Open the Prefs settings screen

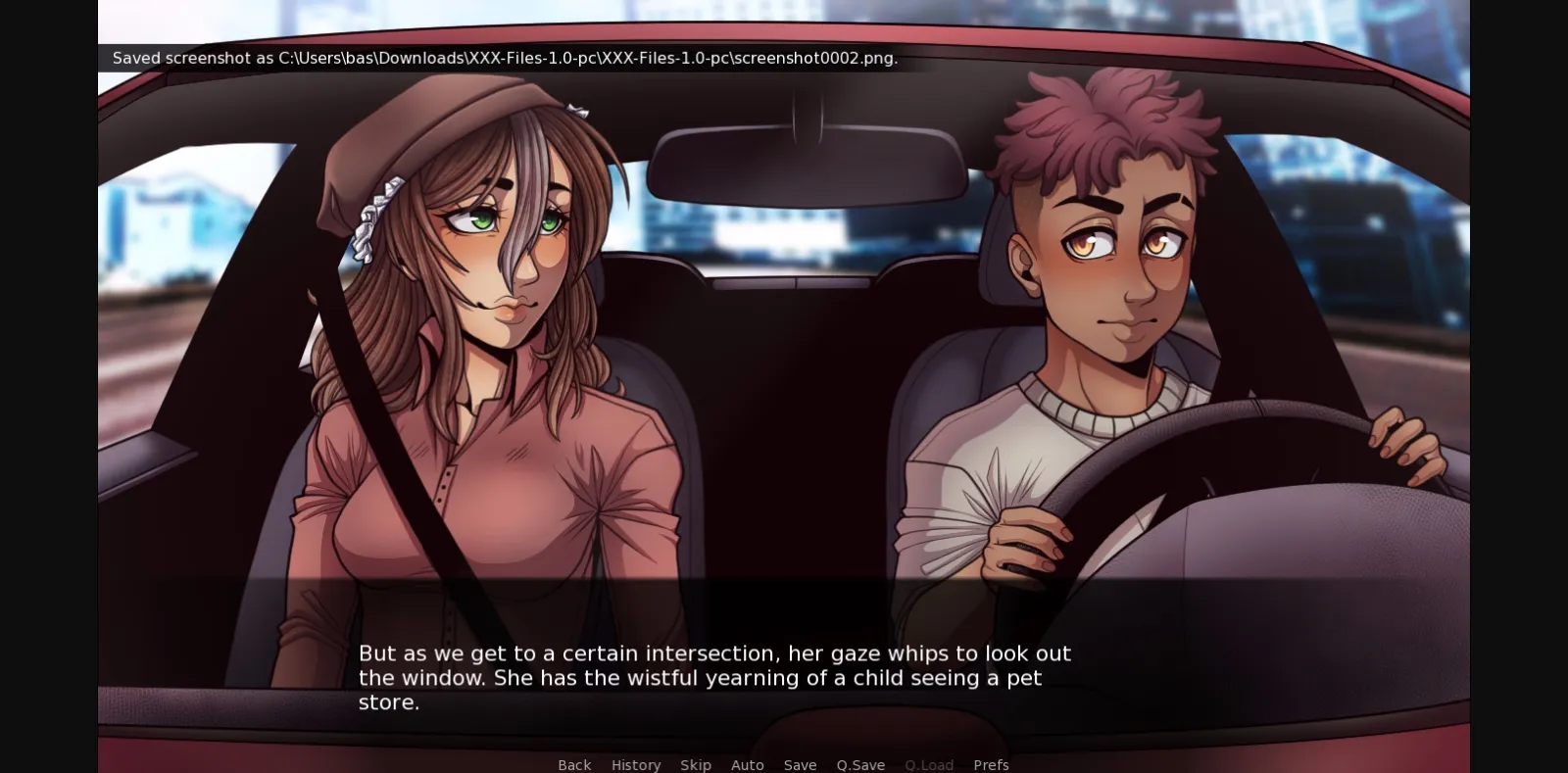991,764
